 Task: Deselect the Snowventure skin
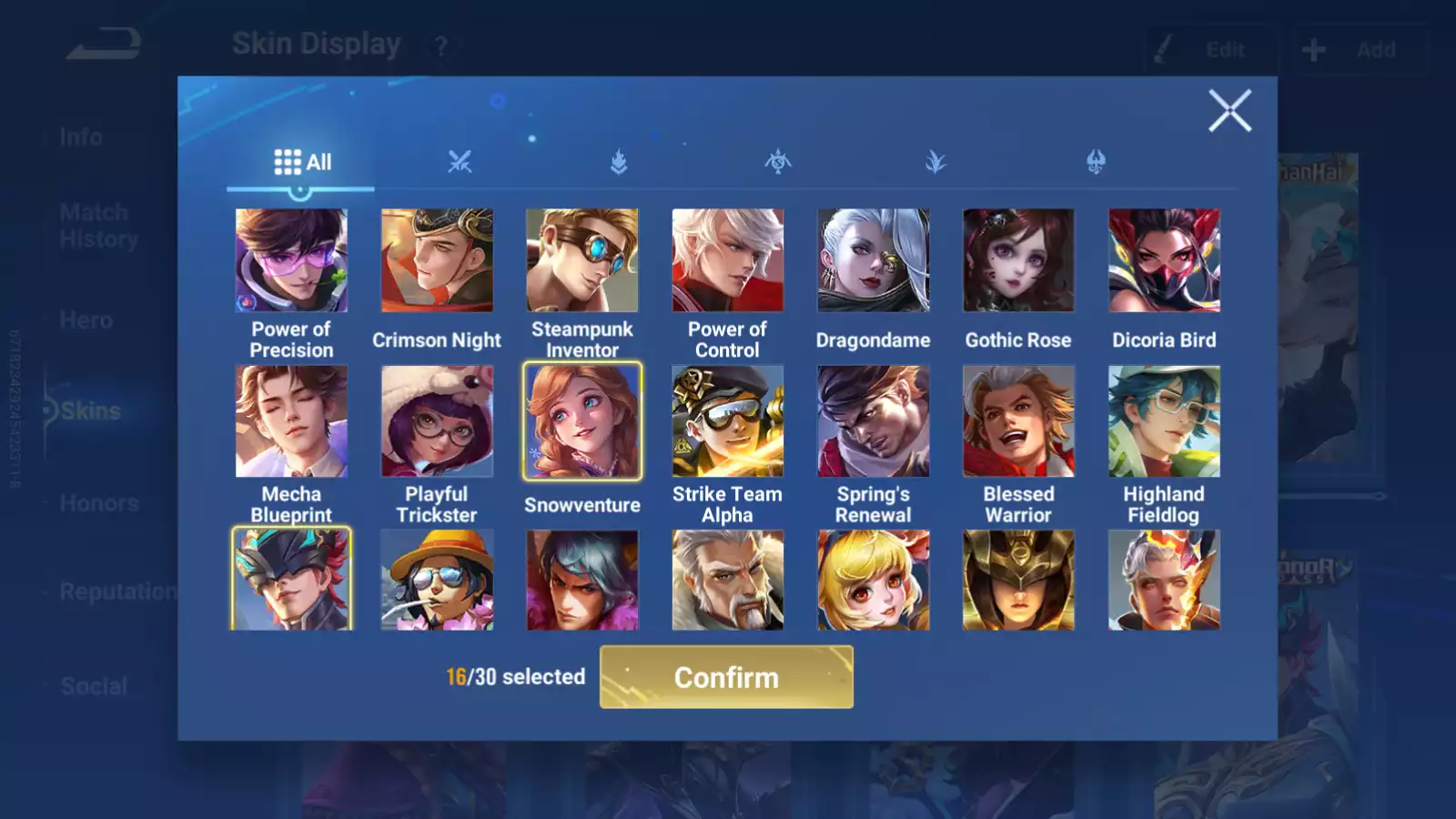click(x=582, y=421)
